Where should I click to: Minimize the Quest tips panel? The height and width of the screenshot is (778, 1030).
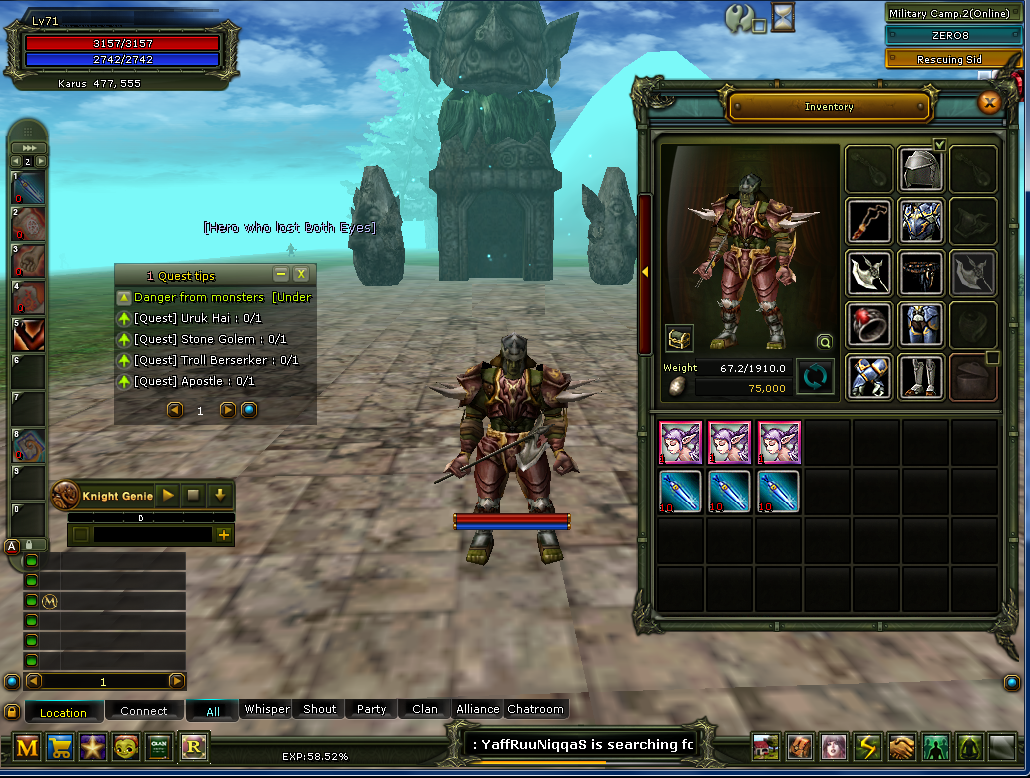(x=281, y=274)
